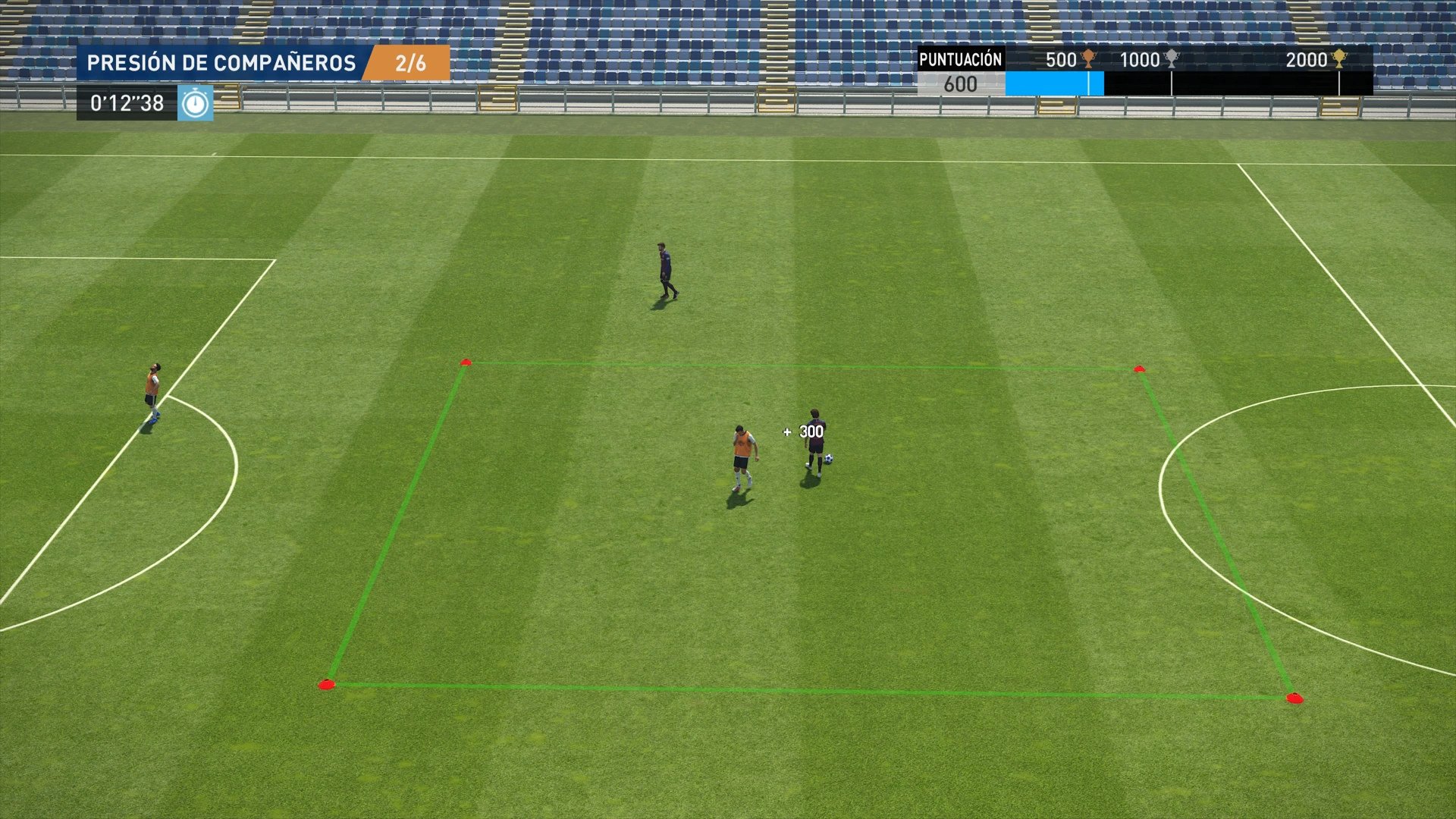
Task: Select the silver trophy icon next to 1000
Action: click(x=1172, y=59)
